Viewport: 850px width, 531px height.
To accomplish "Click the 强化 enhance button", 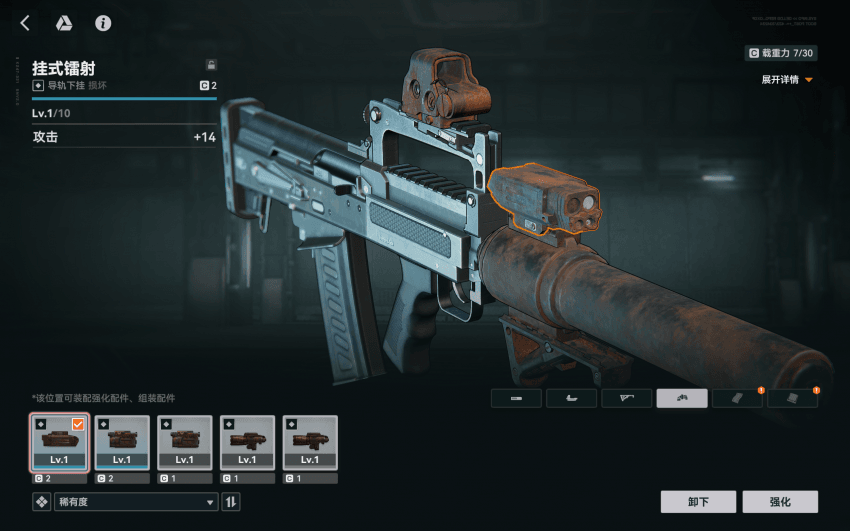I will click(x=780, y=502).
